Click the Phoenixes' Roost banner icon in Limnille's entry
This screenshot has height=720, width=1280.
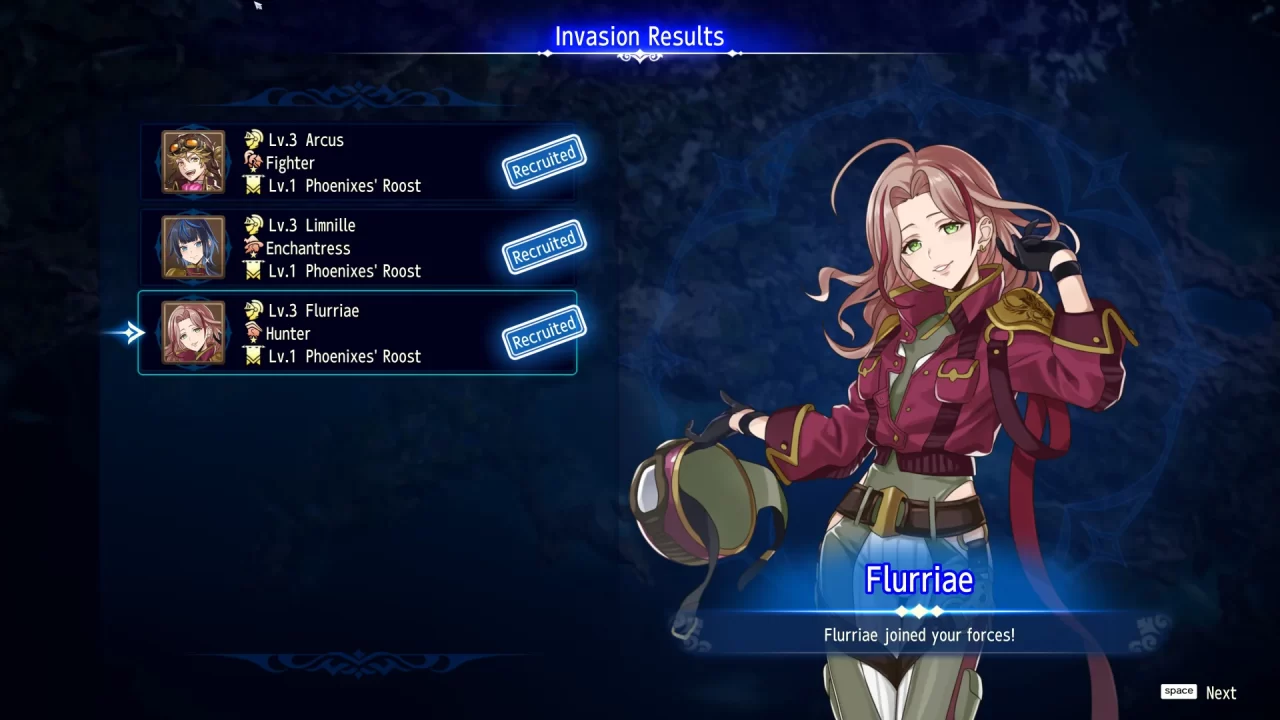(x=252, y=270)
